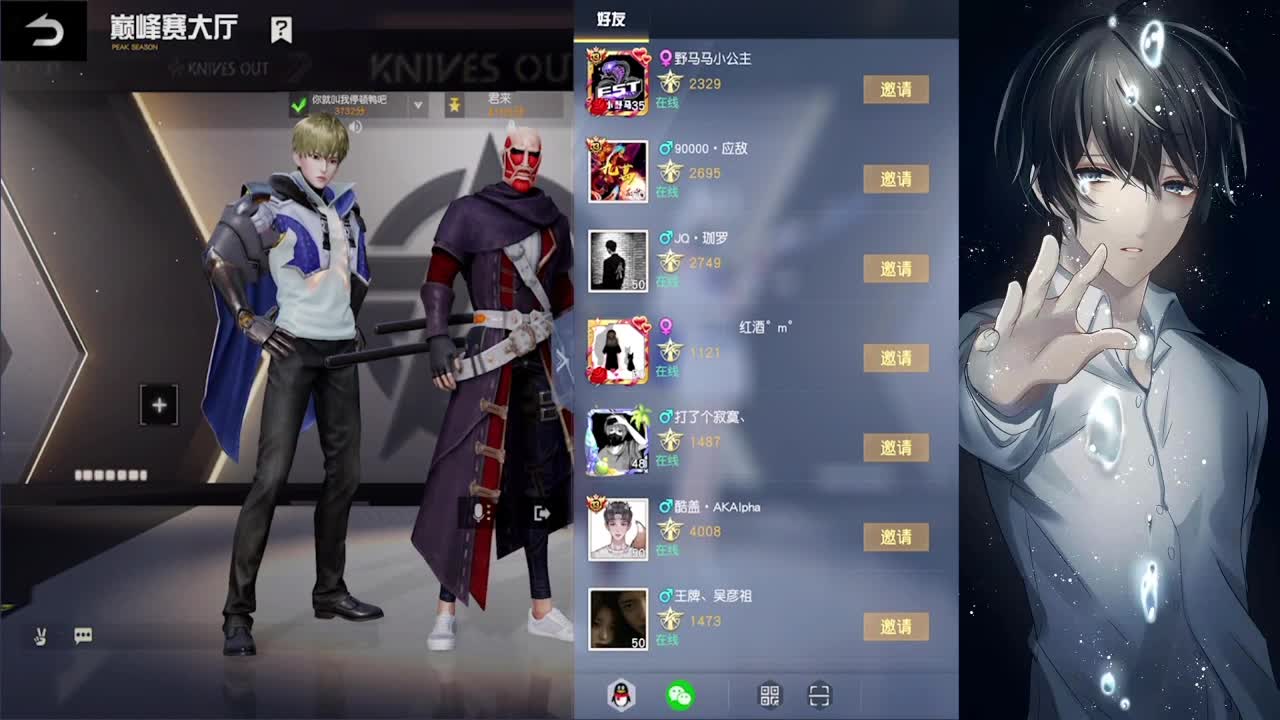Screen dimensions: 1280x720
Task: Click 邀请 next to 酷盖·AKAlpha
Action: coord(896,537)
